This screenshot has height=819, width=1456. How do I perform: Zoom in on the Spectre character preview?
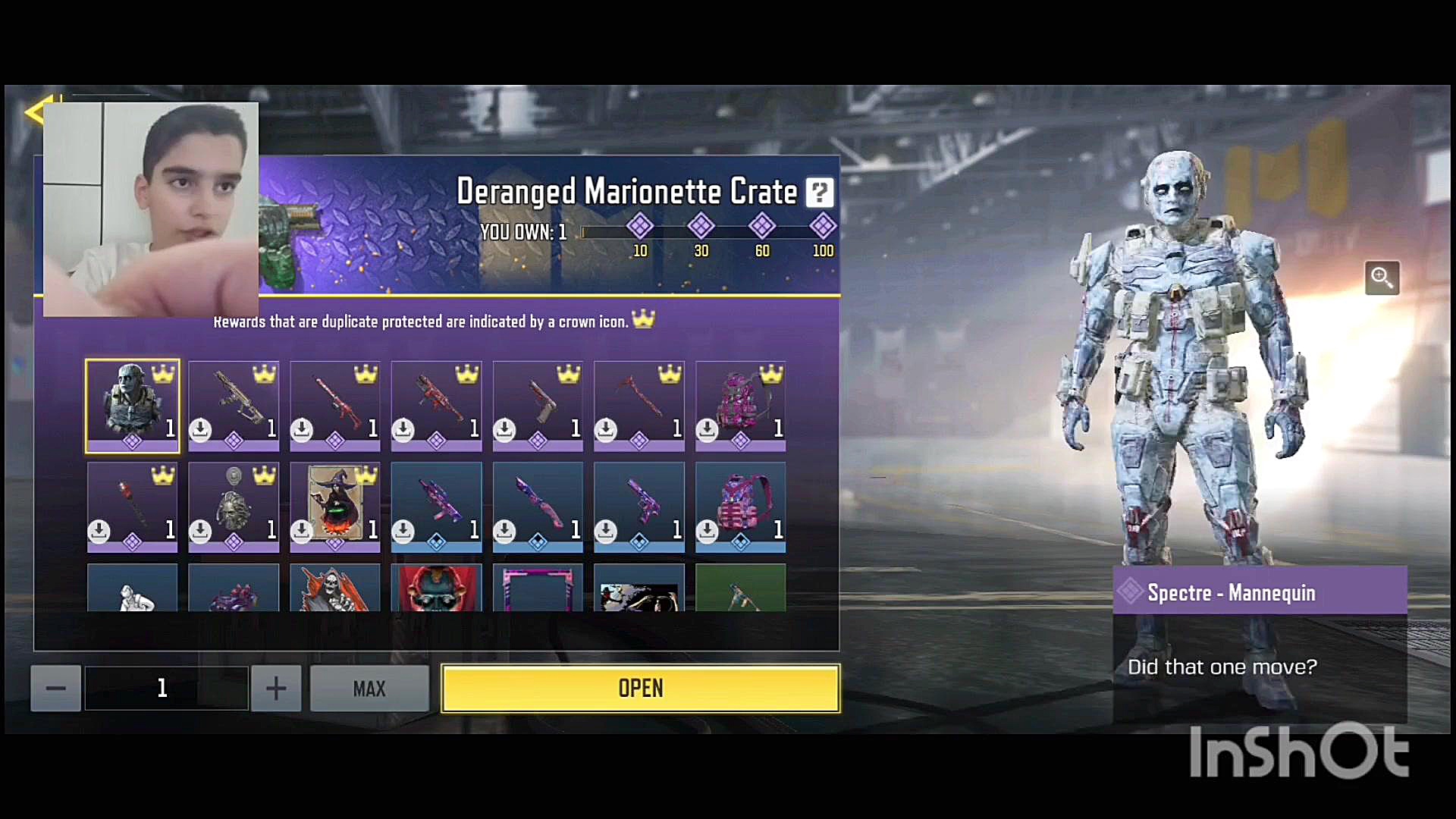tap(1381, 278)
